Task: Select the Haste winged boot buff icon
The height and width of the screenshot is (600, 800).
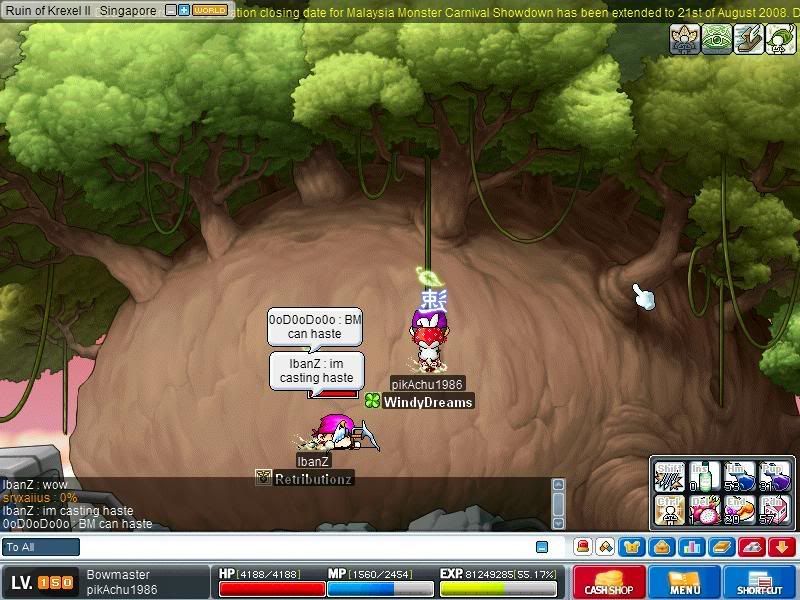Action: pyautogui.click(x=748, y=39)
